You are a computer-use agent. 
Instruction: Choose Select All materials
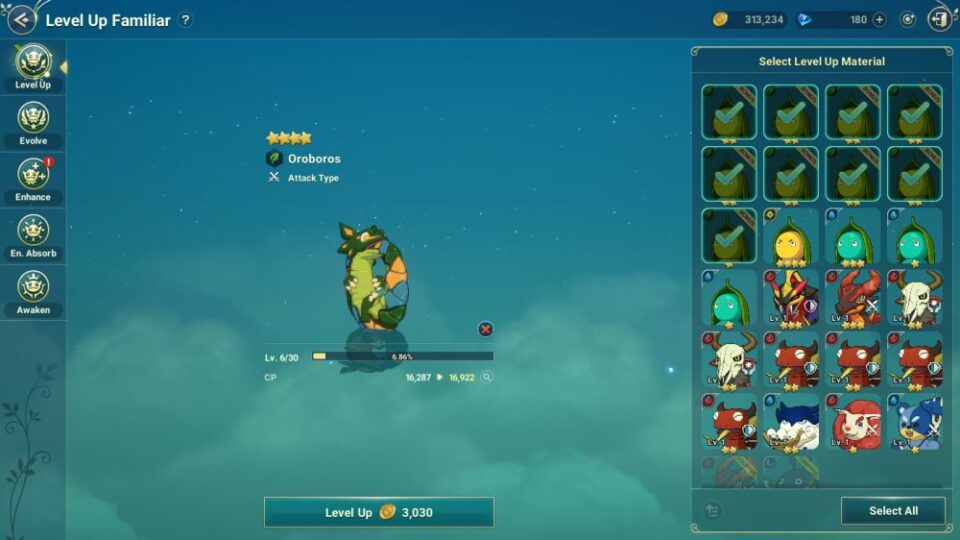click(892, 511)
